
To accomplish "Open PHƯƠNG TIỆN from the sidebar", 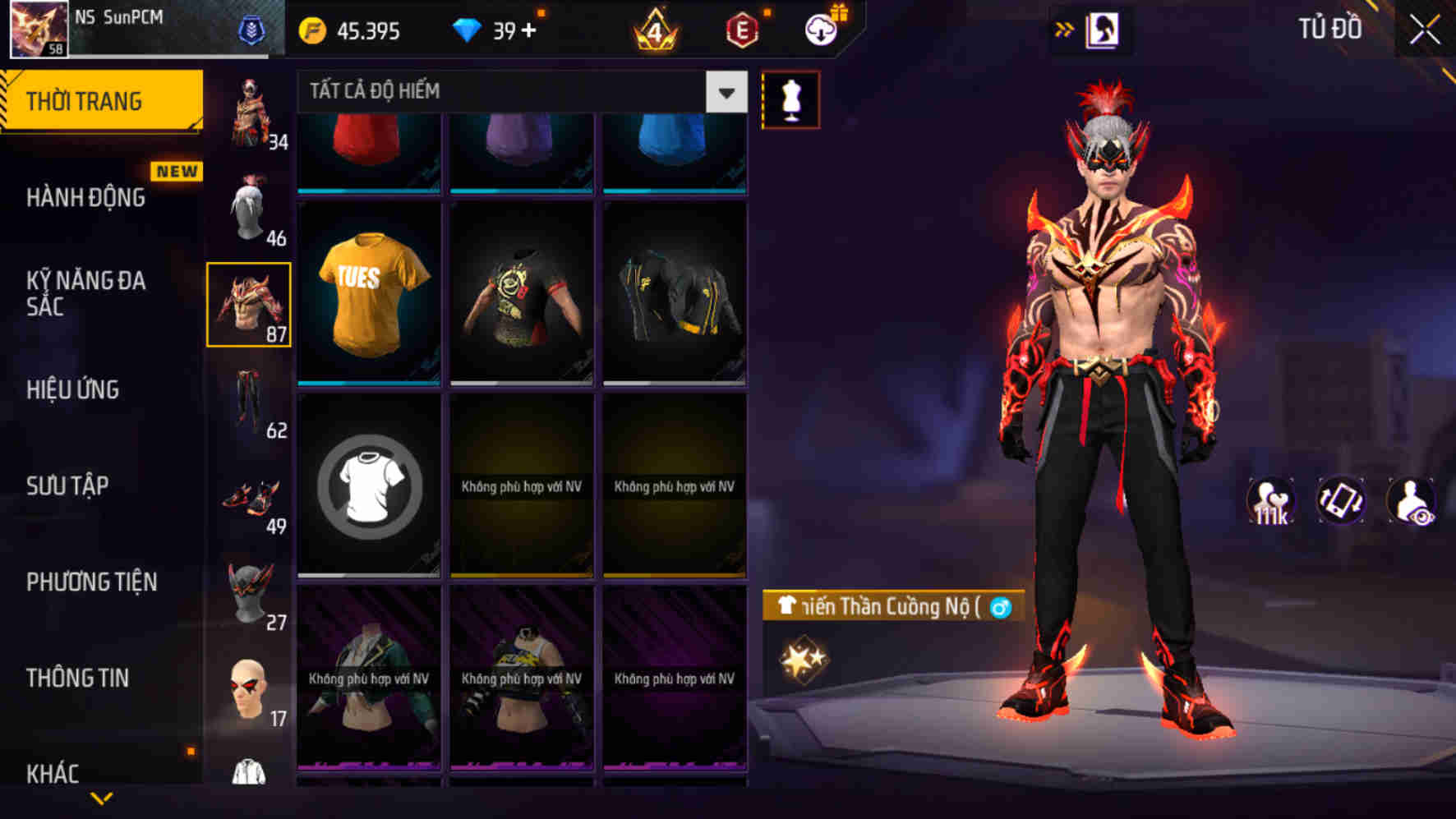I will tap(90, 581).
